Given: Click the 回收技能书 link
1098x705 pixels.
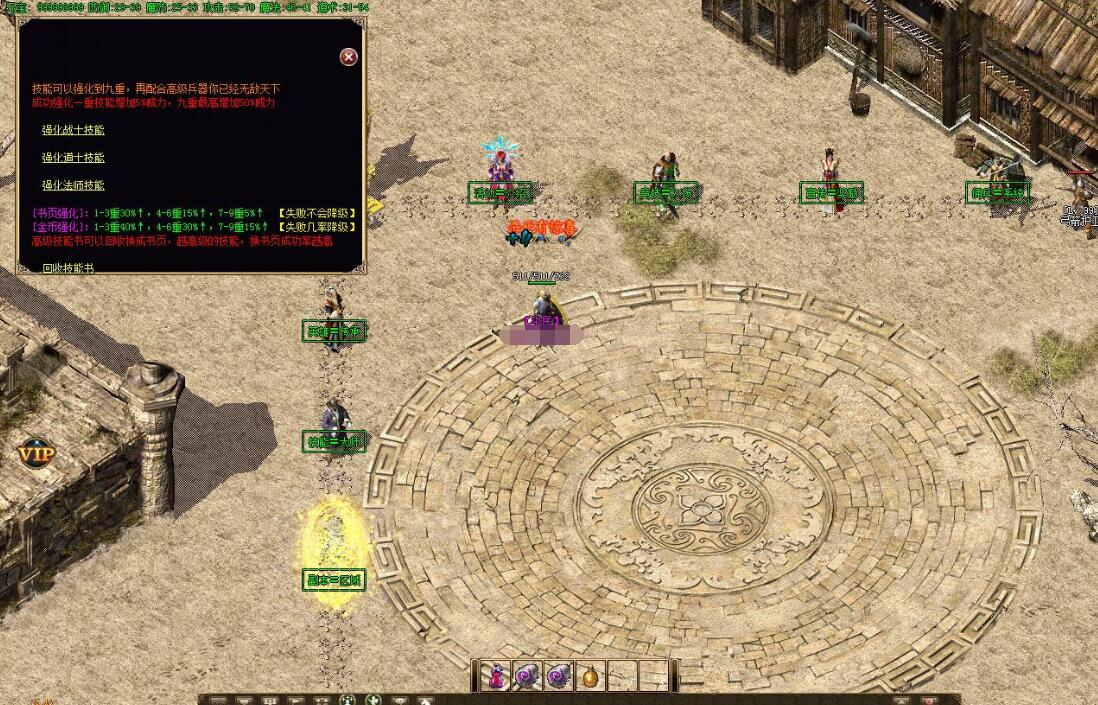Looking at the screenshot, I should [68, 268].
